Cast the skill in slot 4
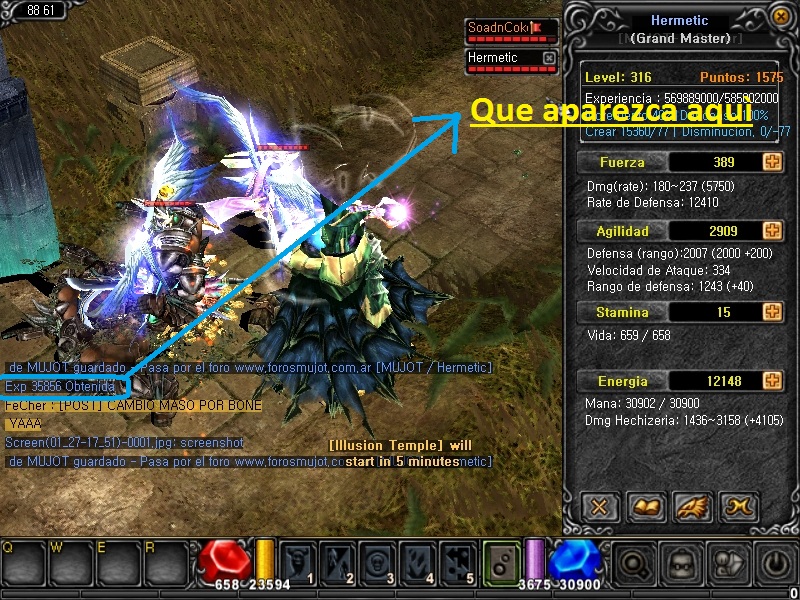 (418, 562)
